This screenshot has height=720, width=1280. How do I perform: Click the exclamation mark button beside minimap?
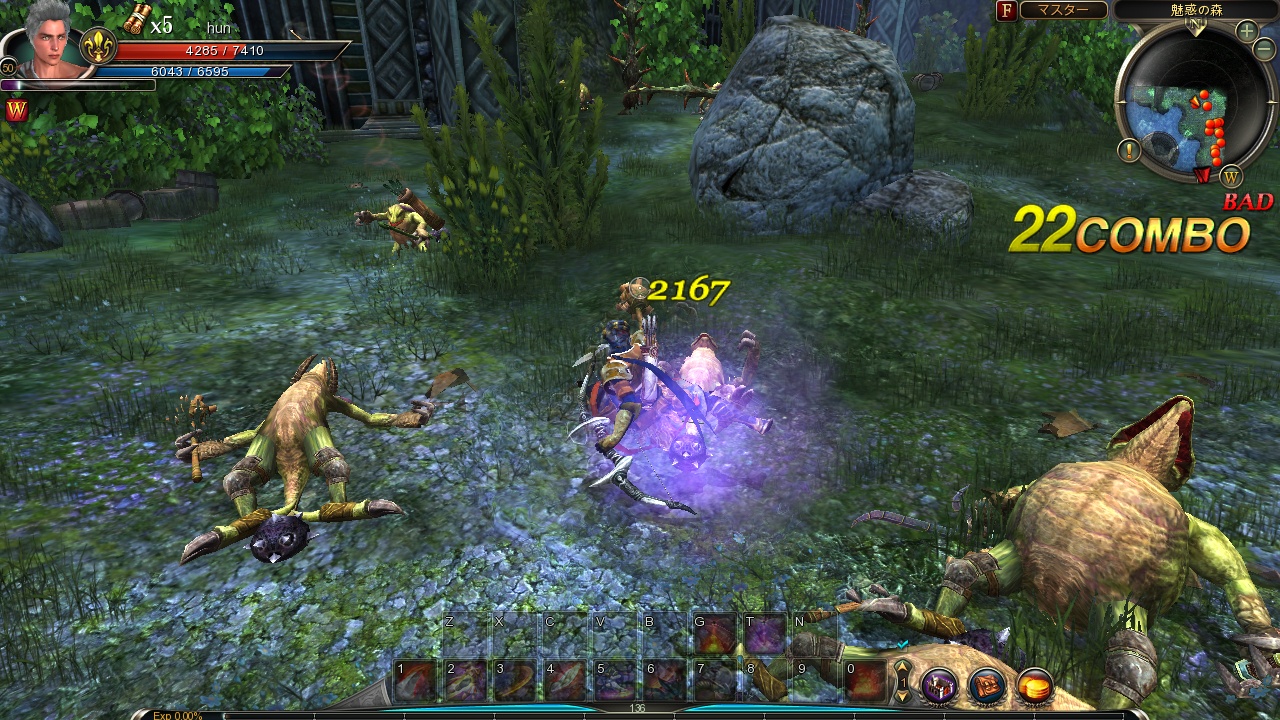click(x=1130, y=151)
